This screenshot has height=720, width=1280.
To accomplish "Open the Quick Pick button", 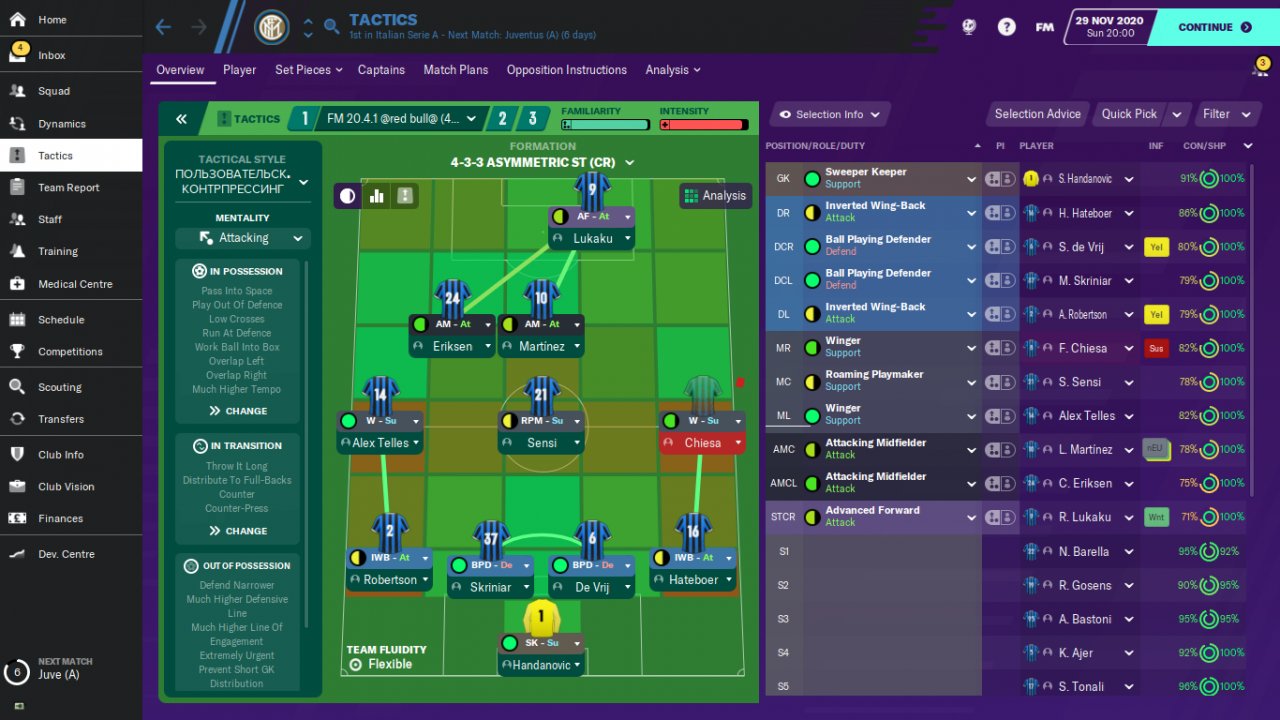I will point(1130,114).
